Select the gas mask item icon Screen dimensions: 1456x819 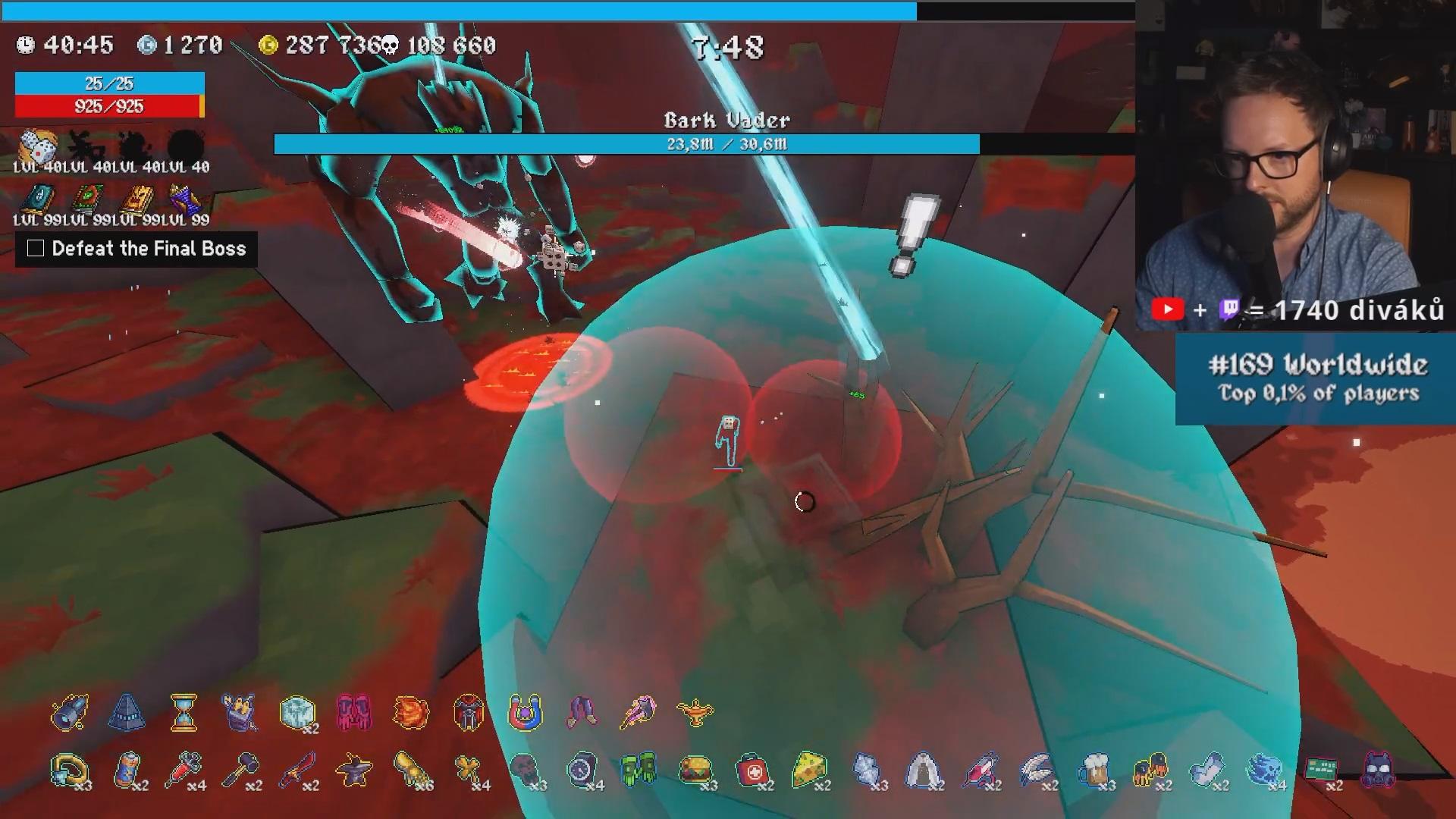pos(1378,770)
